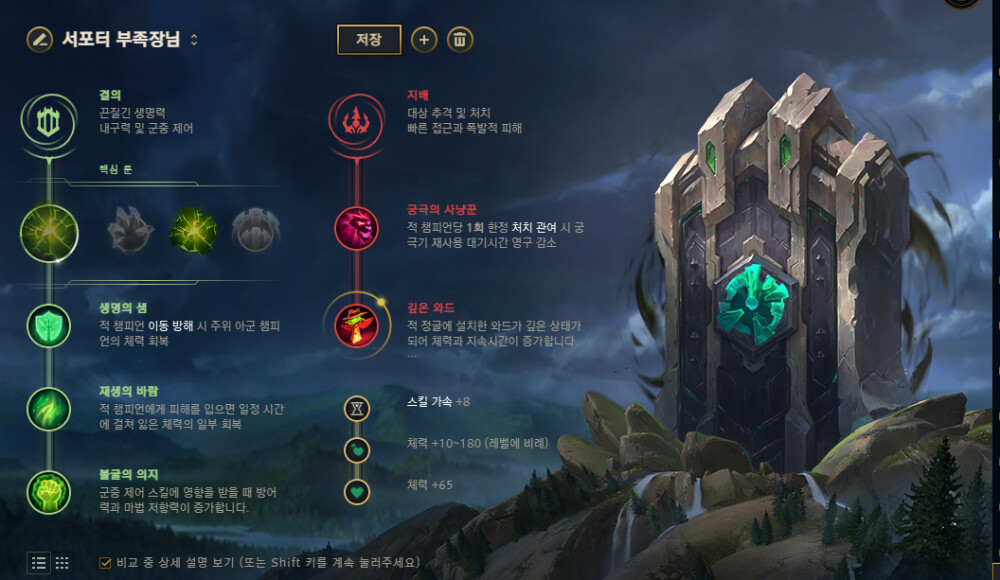1000x580 pixels.
Task: Choose the grey hand keystone rune option
Action: [130, 231]
